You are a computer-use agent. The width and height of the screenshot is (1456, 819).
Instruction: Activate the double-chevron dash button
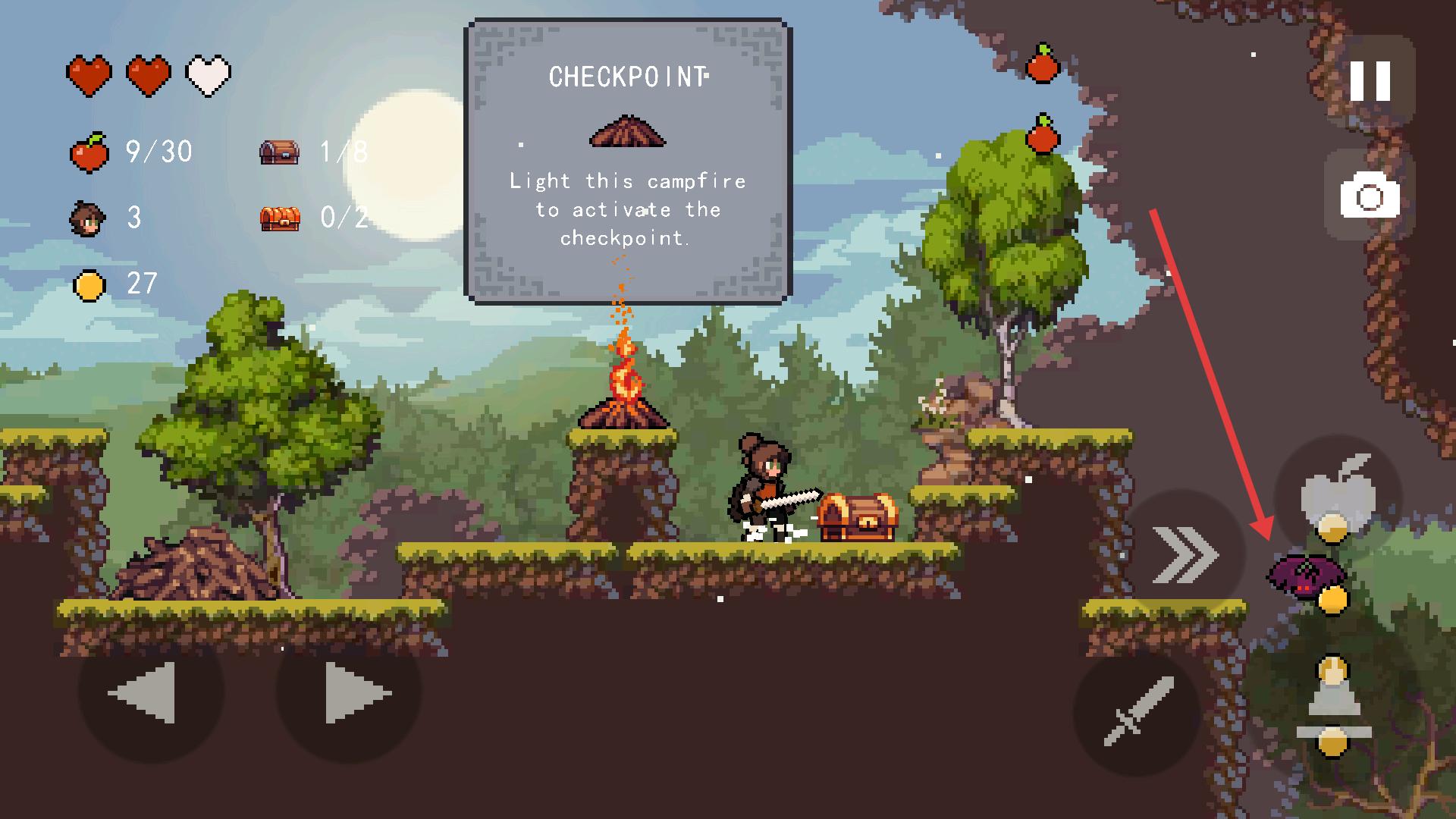point(1184,555)
